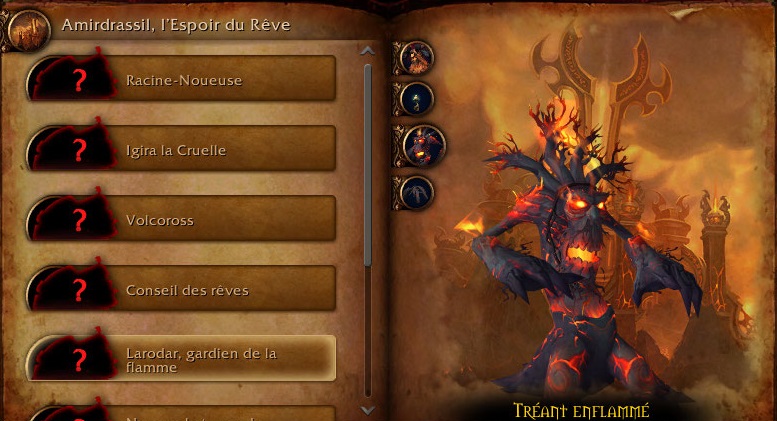Select the Conseil des rêves encounter
The height and width of the screenshot is (421, 777).
[182, 290]
